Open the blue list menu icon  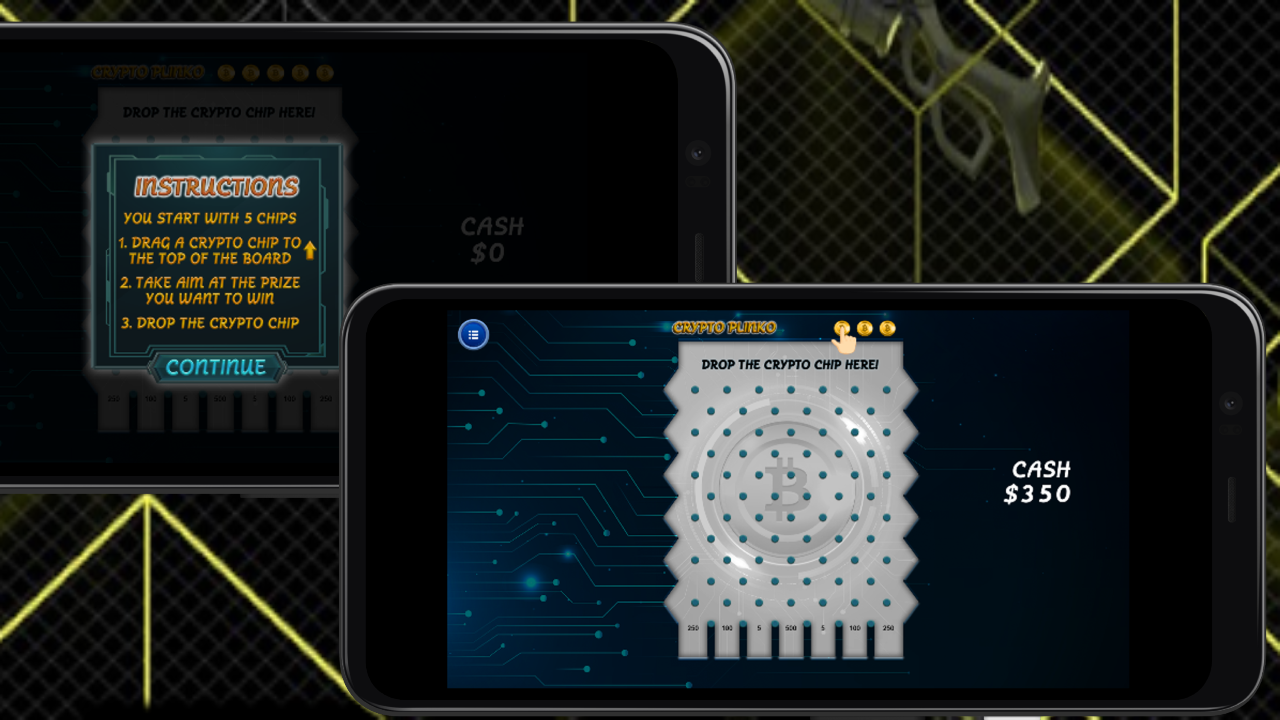472,335
